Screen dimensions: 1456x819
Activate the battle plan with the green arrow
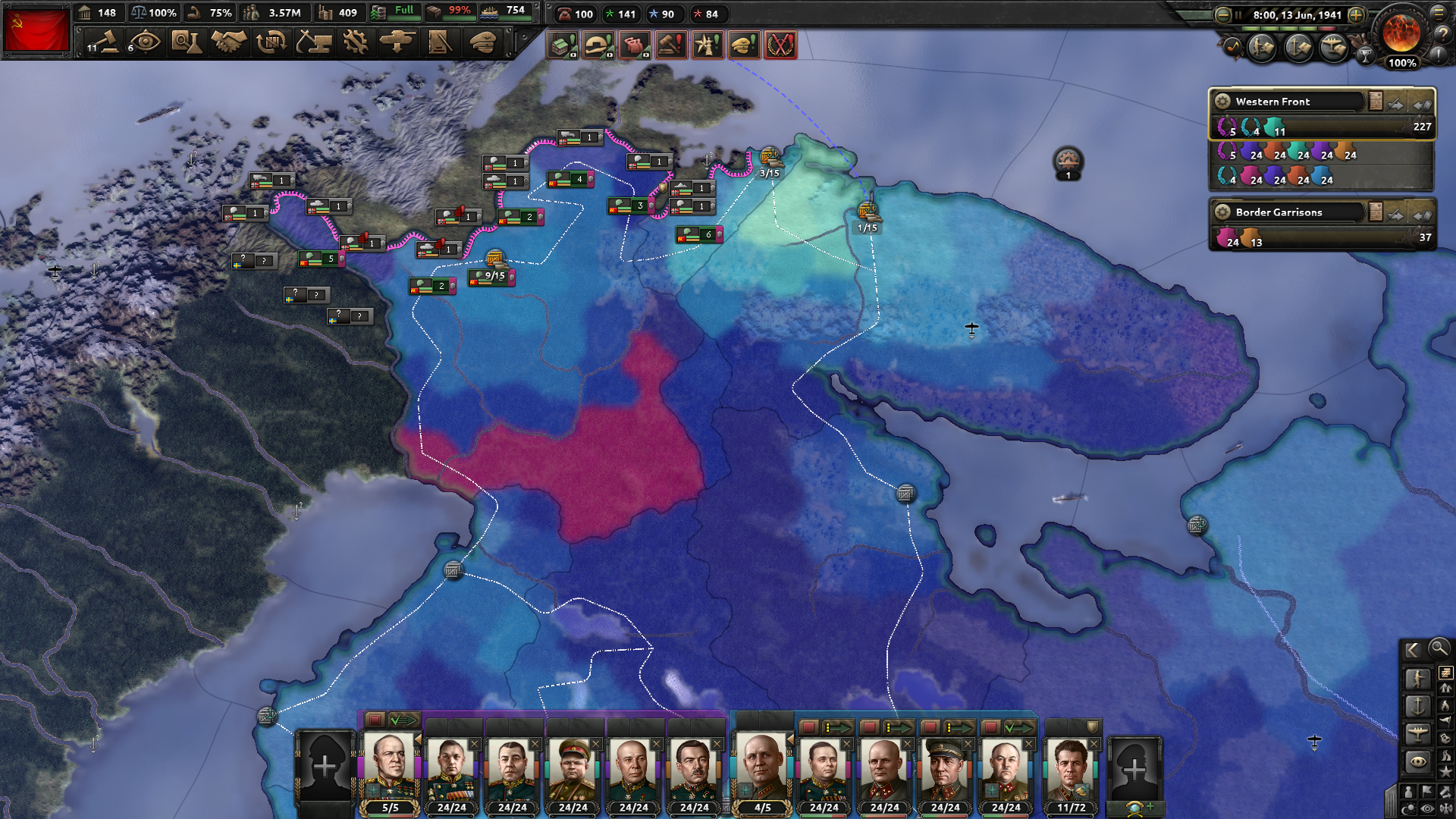[x=404, y=720]
